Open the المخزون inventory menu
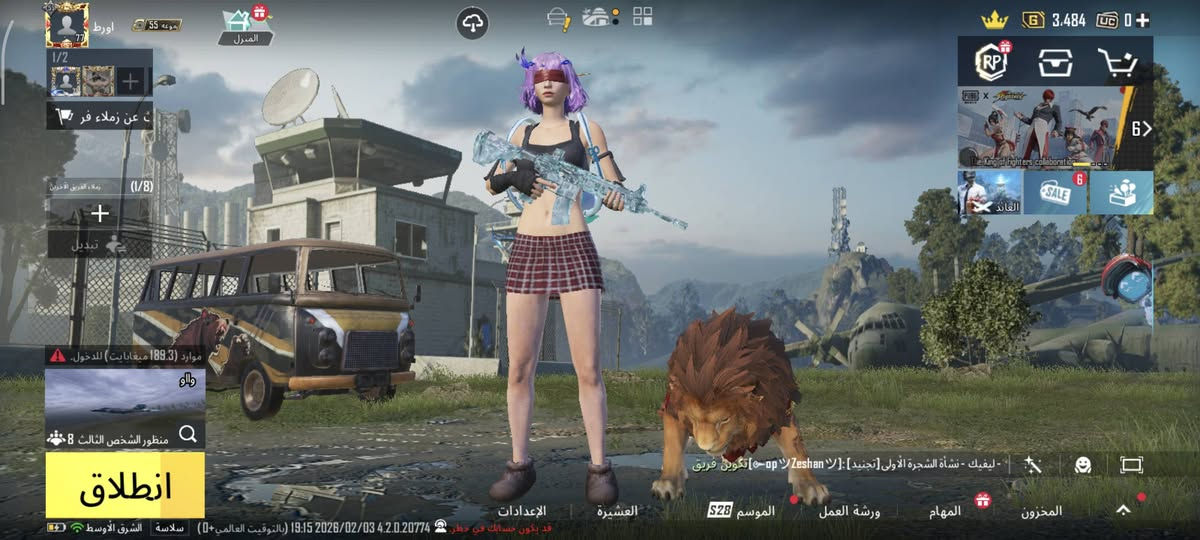The image size is (1200, 540). coord(1041,511)
